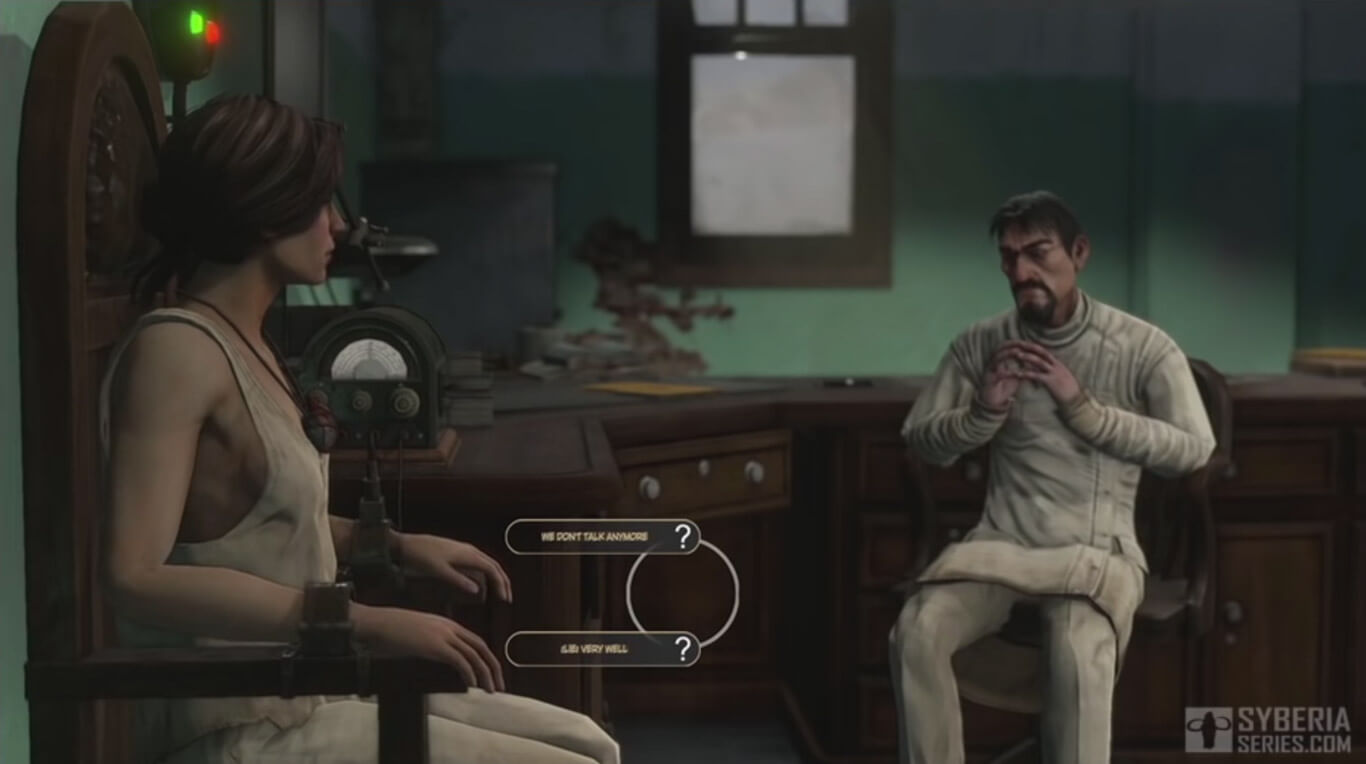This screenshot has height=764, width=1366.
Task: Click the left knob on the radio
Action: [360, 402]
